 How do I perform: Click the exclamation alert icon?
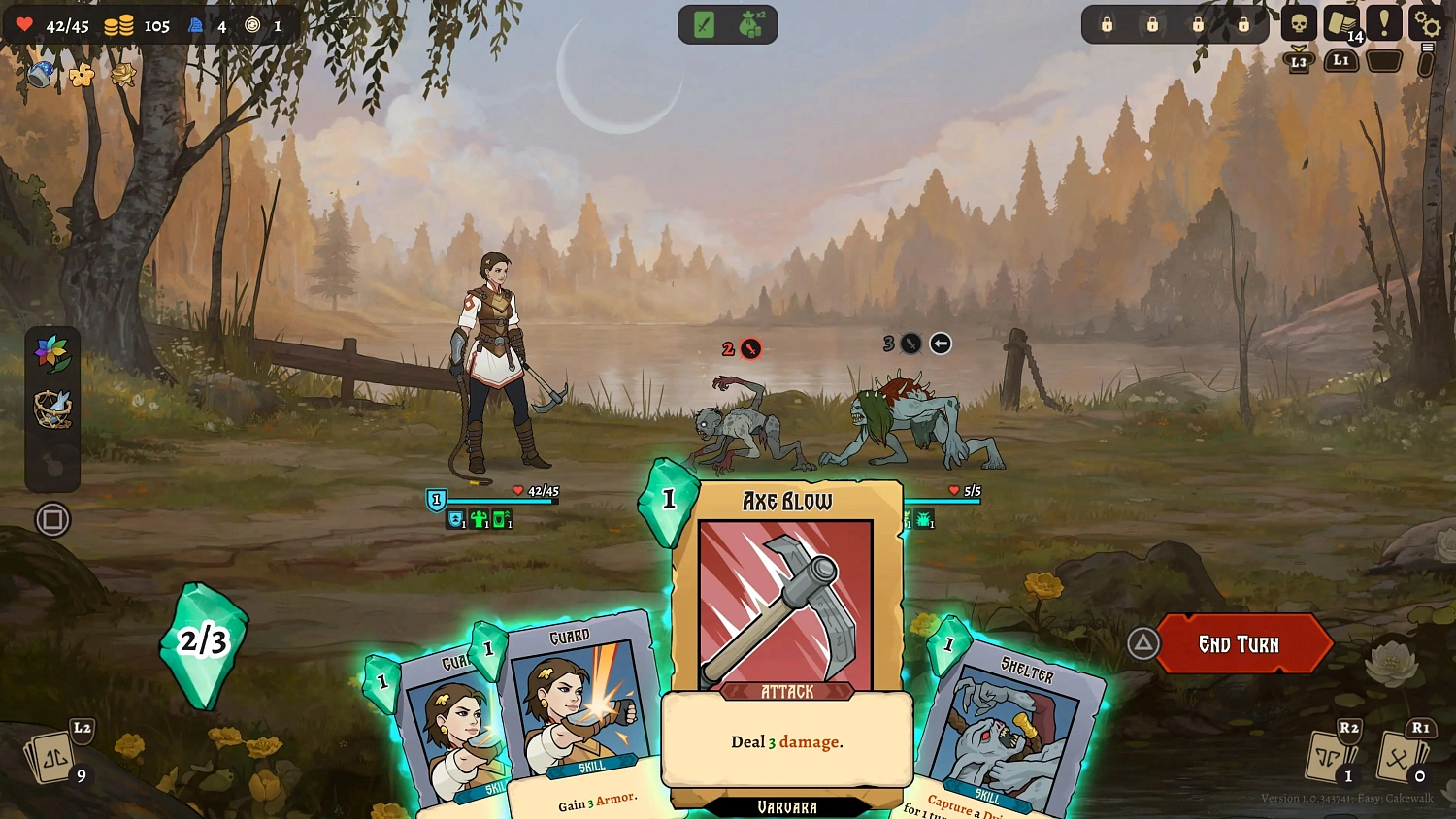pyautogui.click(x=1383, y=24)
